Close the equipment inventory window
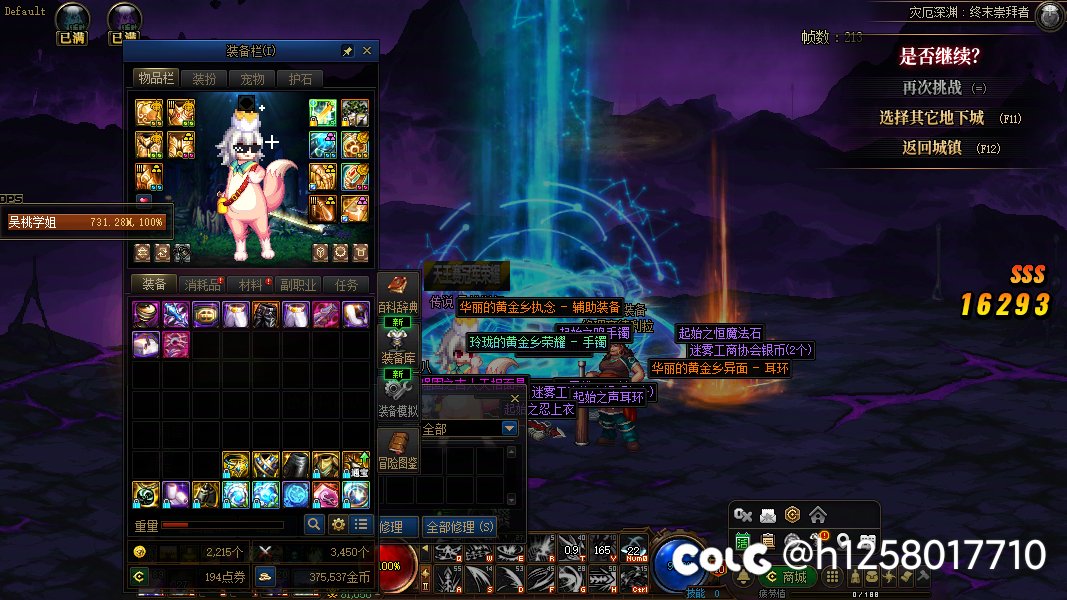Image resolution: width=1067 pixels, height=600 pixels. pyautogui.click(x=367, y=51)
